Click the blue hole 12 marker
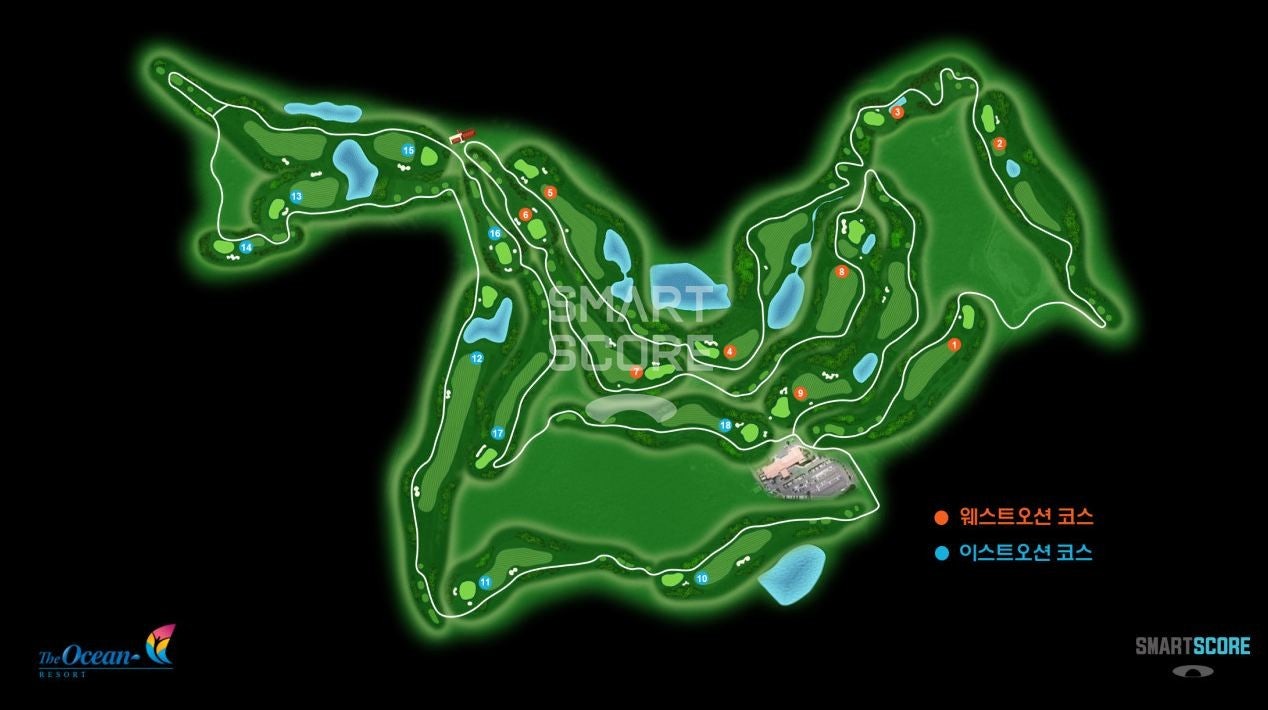The height and width of the screenshot is (710, 1268). coord(477,358)
